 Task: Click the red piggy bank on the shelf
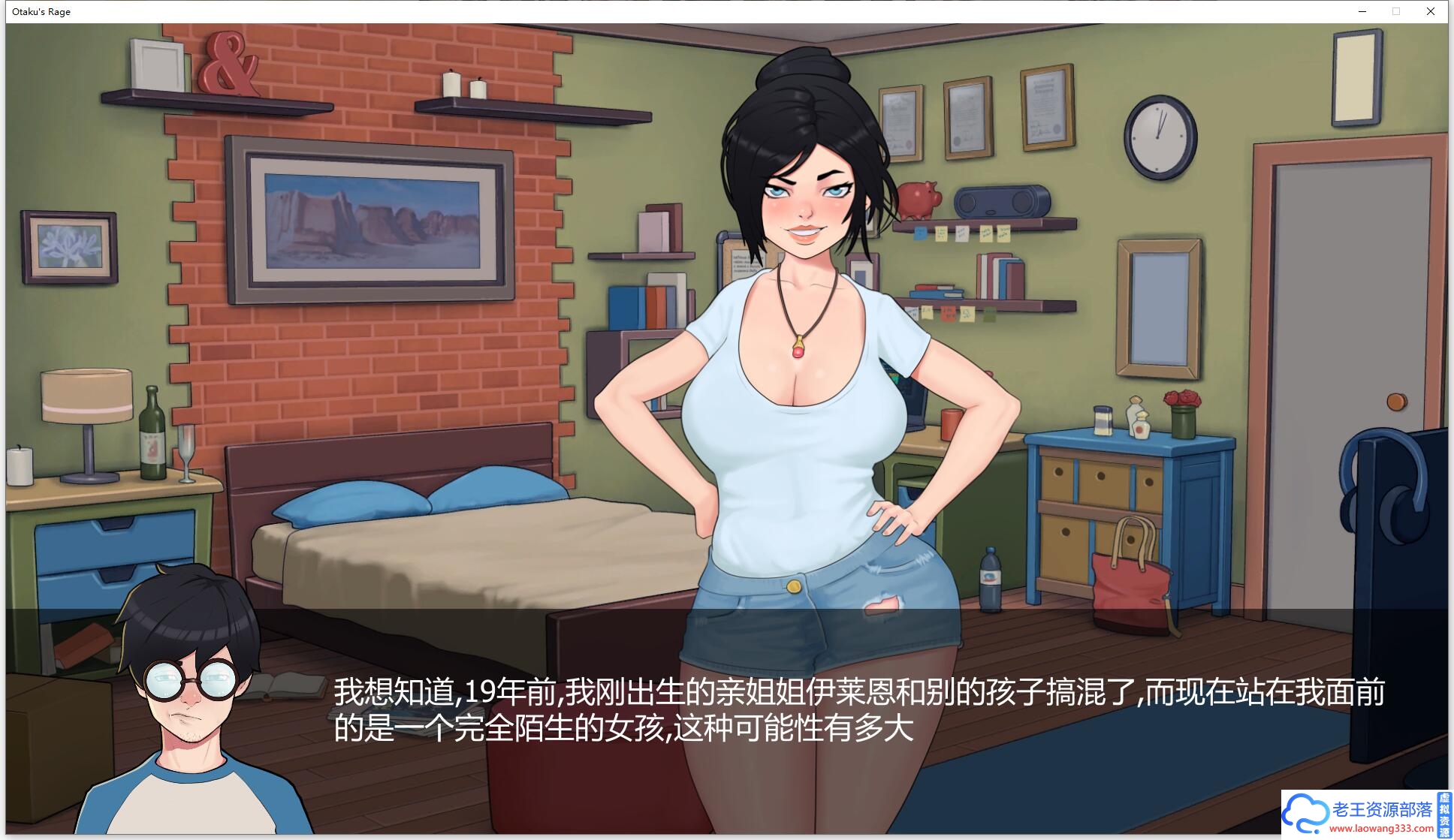tap(919, 199)
